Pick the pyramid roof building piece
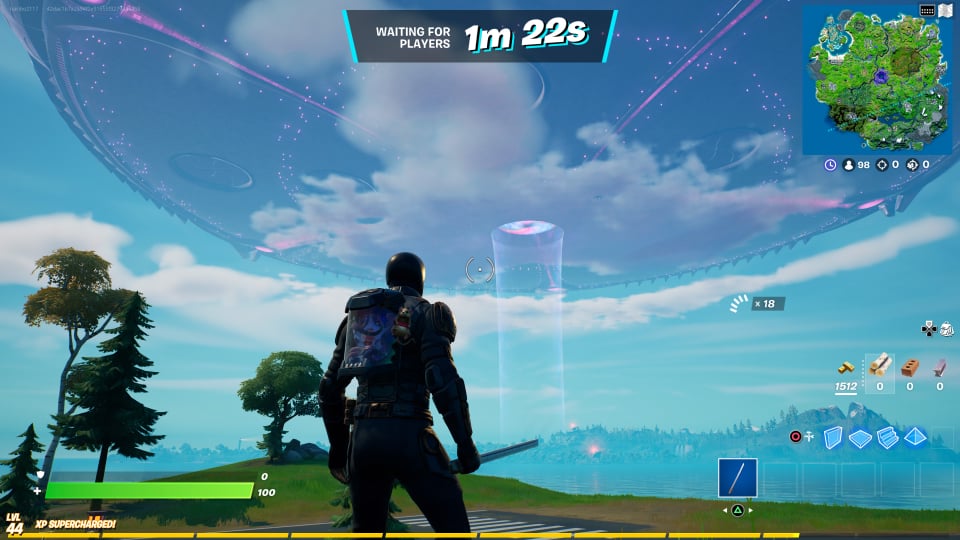 point(915,437)
